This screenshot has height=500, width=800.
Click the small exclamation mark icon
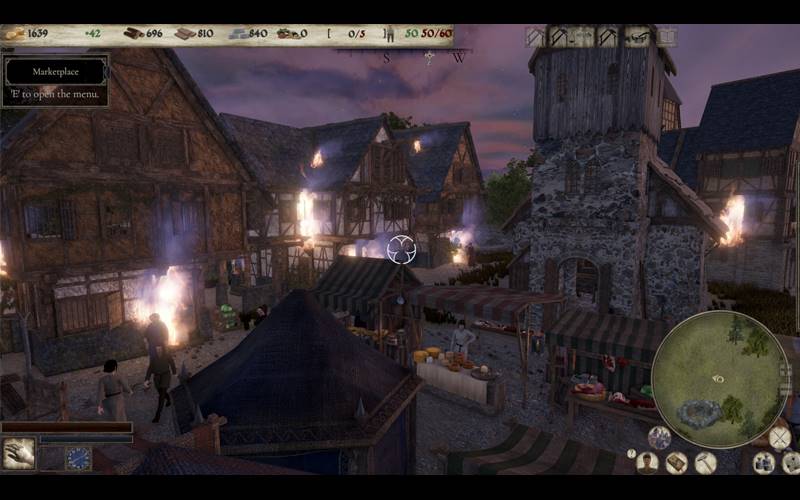click(631, 453)
